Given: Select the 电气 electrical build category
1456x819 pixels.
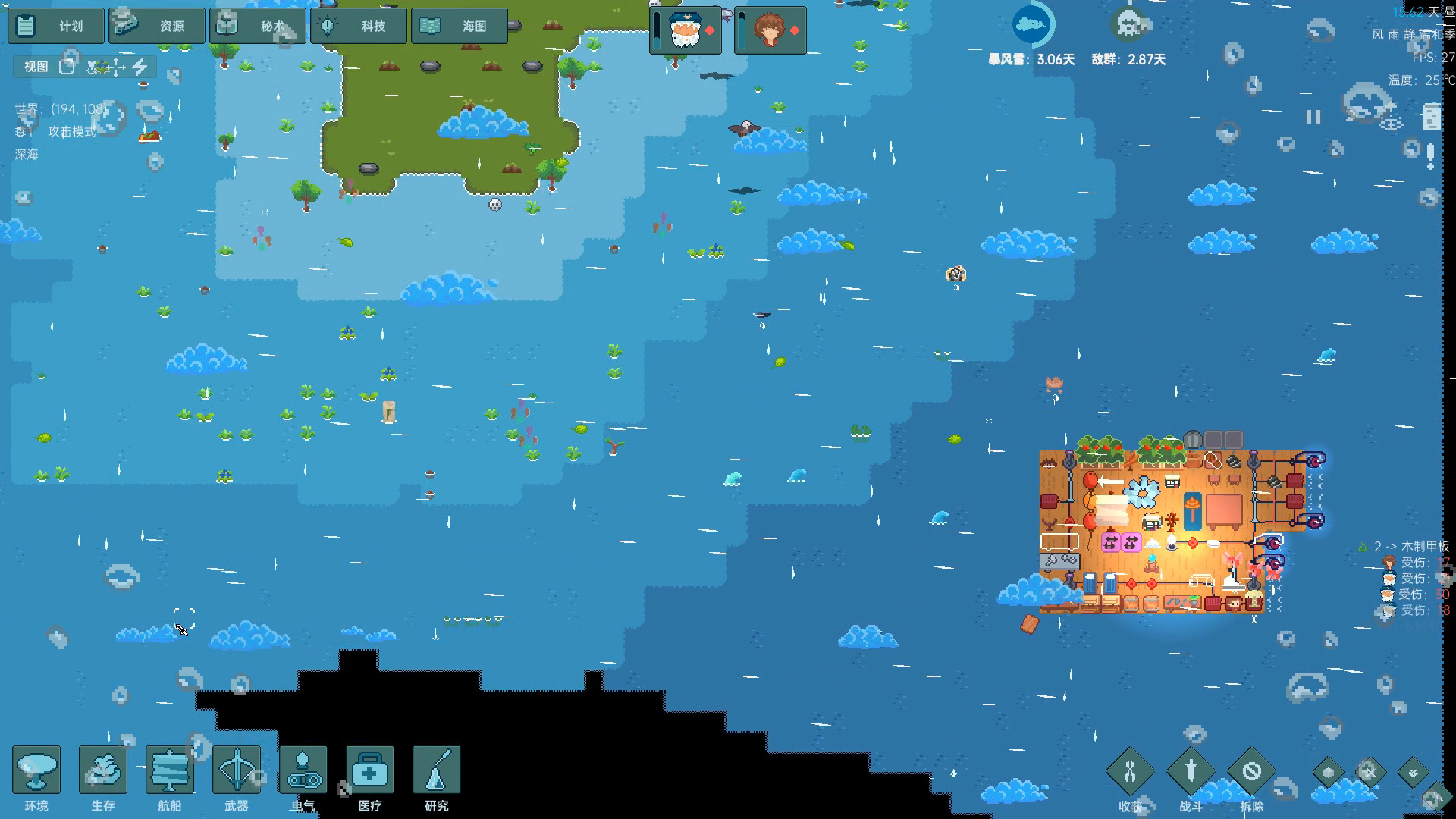Looking at the screenshot, I should pos(303,769).
